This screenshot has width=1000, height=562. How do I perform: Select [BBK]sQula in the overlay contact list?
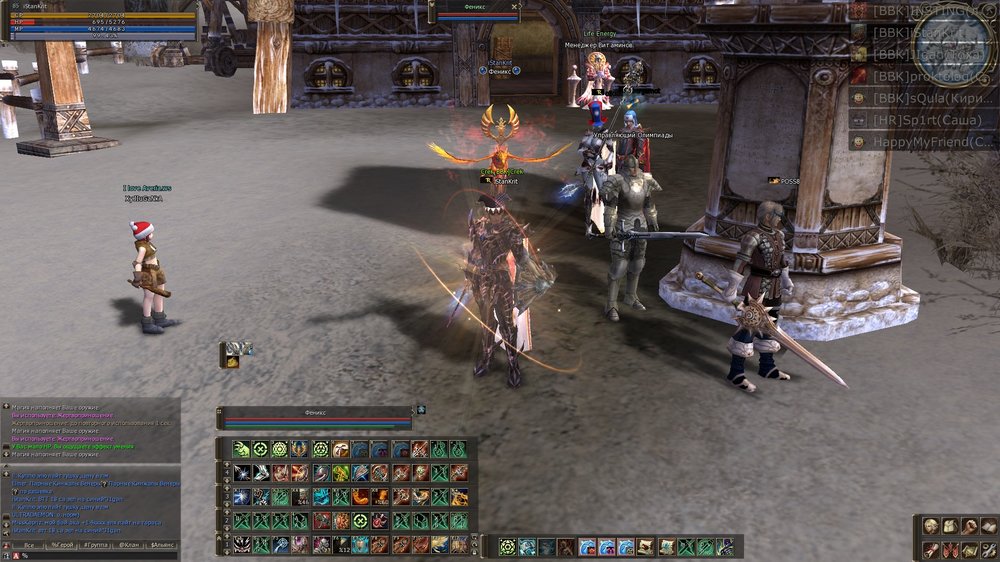tap(925, 98)
